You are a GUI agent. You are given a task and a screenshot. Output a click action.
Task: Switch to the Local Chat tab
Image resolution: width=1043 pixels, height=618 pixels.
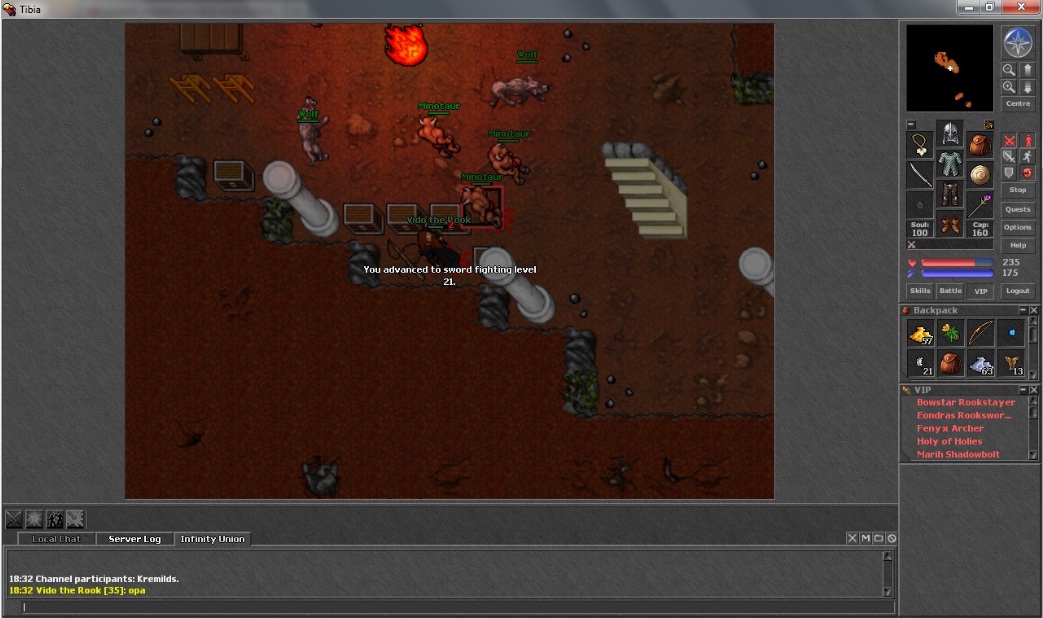pos(57,539)
